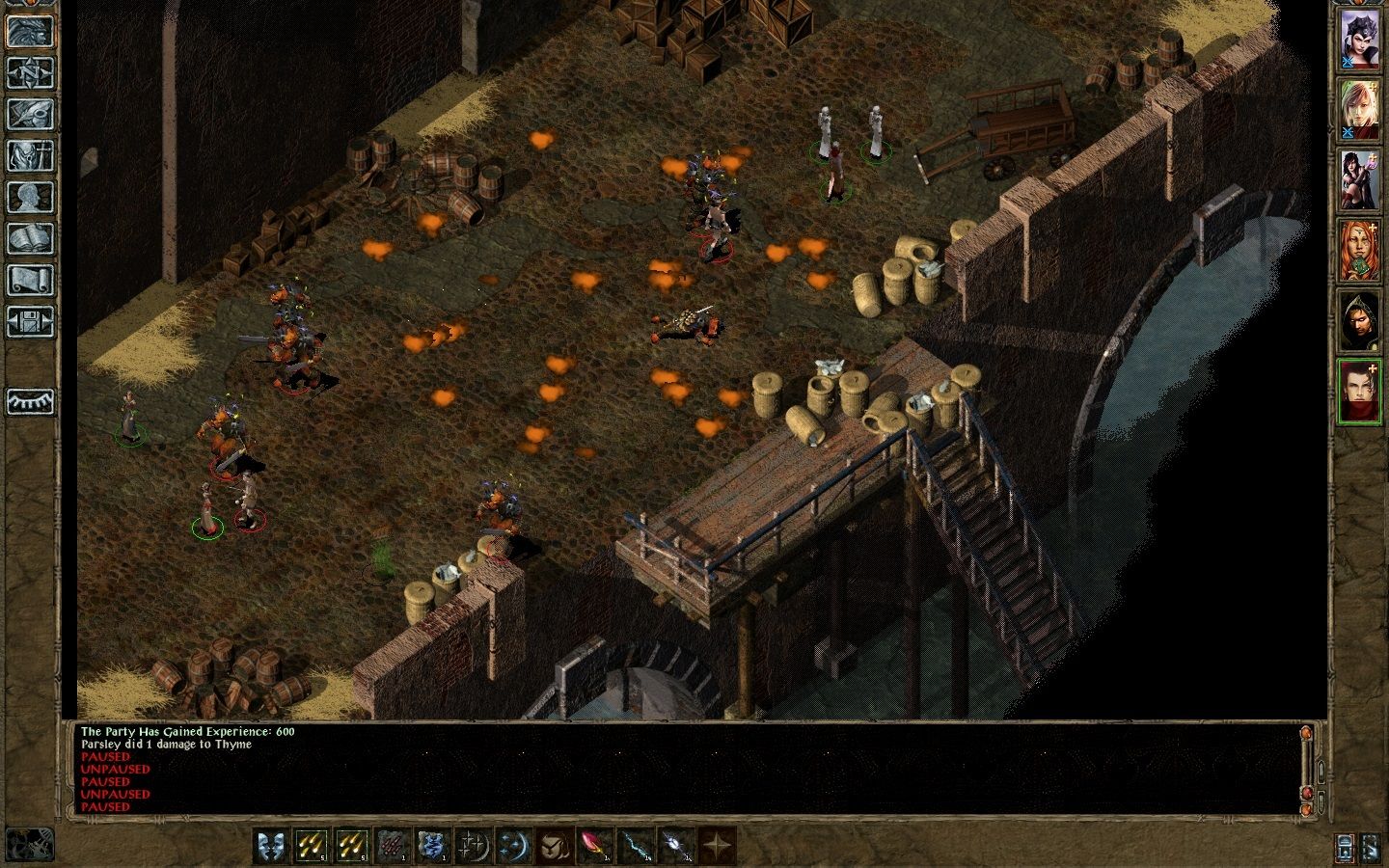This screenshot has width=1389, height=868.
Task: Activate the brown swirl shield icon
Action: pos(554,846)
